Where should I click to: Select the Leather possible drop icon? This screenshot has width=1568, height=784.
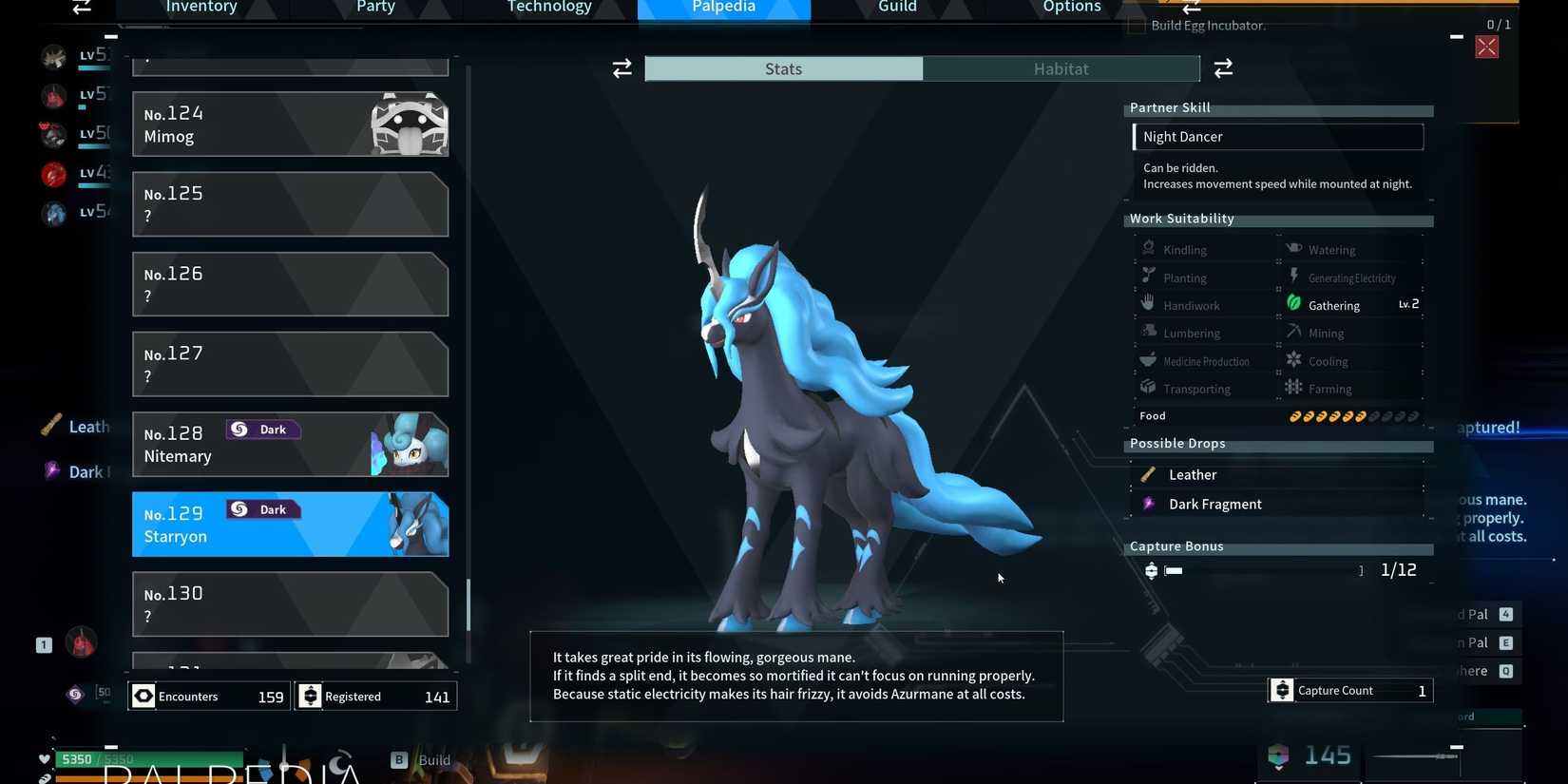(1149, 473)
